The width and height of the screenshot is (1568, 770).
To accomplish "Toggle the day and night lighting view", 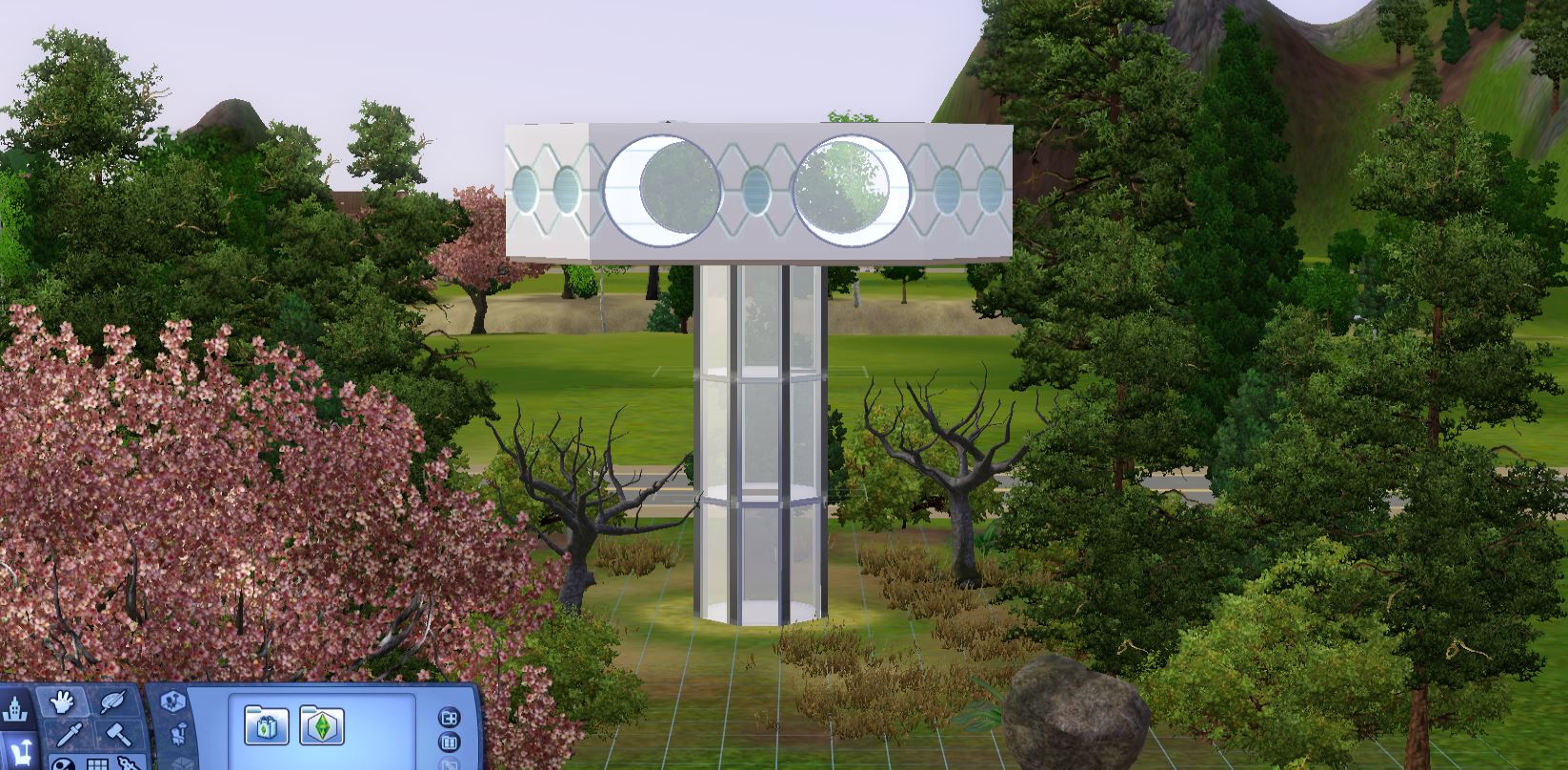I will coord(63,765).
